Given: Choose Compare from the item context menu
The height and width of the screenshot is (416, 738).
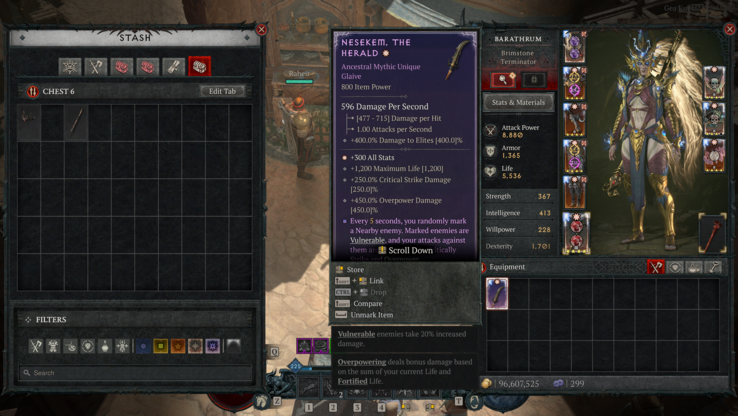Looking at the screenshot, I should pos(367,303).
